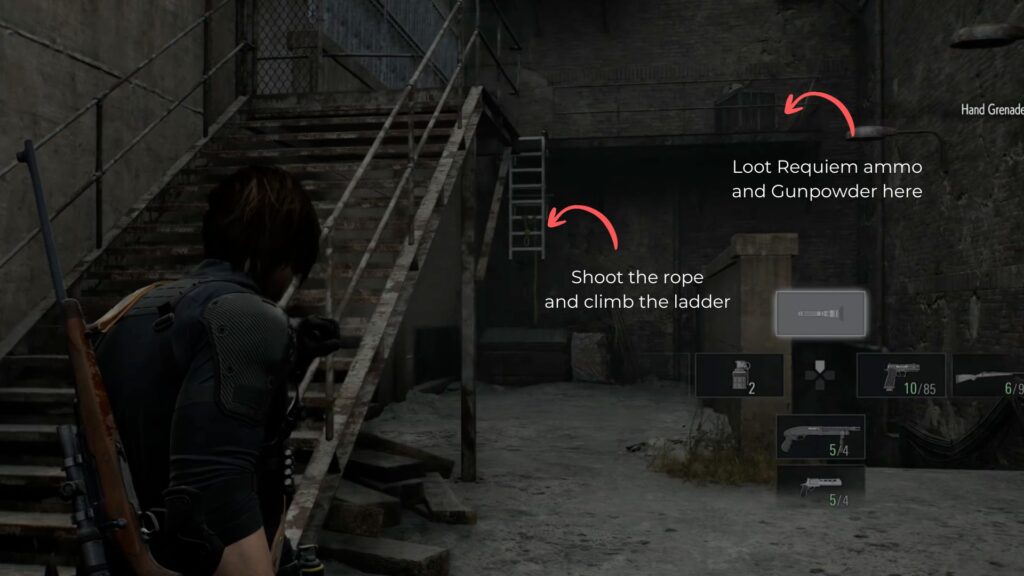1024x576 pixels.
Task: Select the highlighted cylindrical tool slot
Action: point(821,314)
